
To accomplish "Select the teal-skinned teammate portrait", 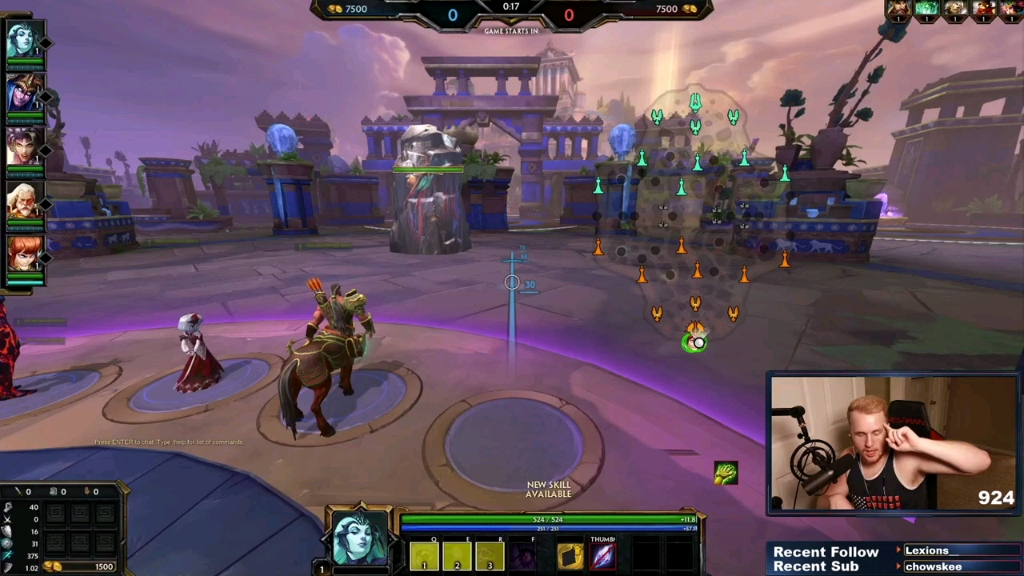I will (x=22, y=40).
